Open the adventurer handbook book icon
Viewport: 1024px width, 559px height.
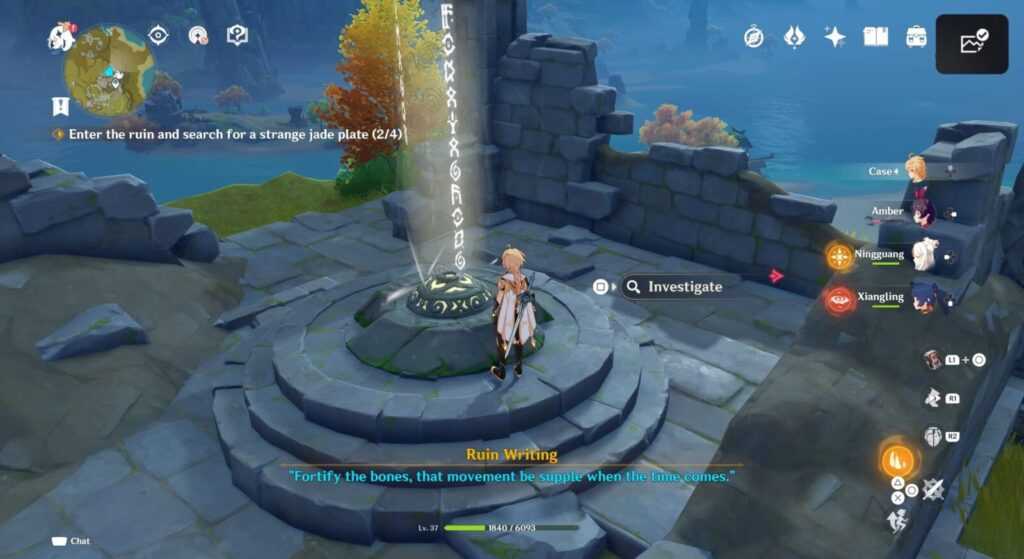tap(876, 37)
